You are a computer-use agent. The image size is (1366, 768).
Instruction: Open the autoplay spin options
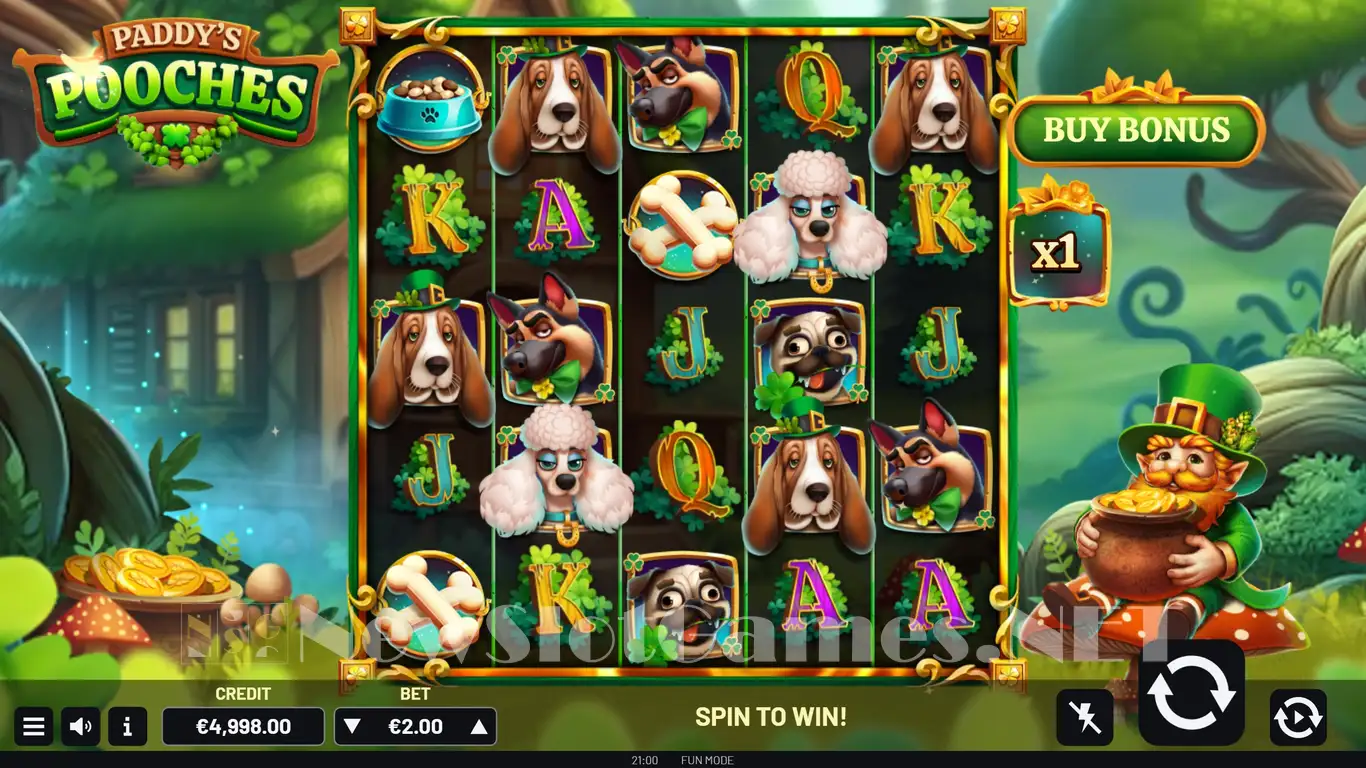point(1298,717)
